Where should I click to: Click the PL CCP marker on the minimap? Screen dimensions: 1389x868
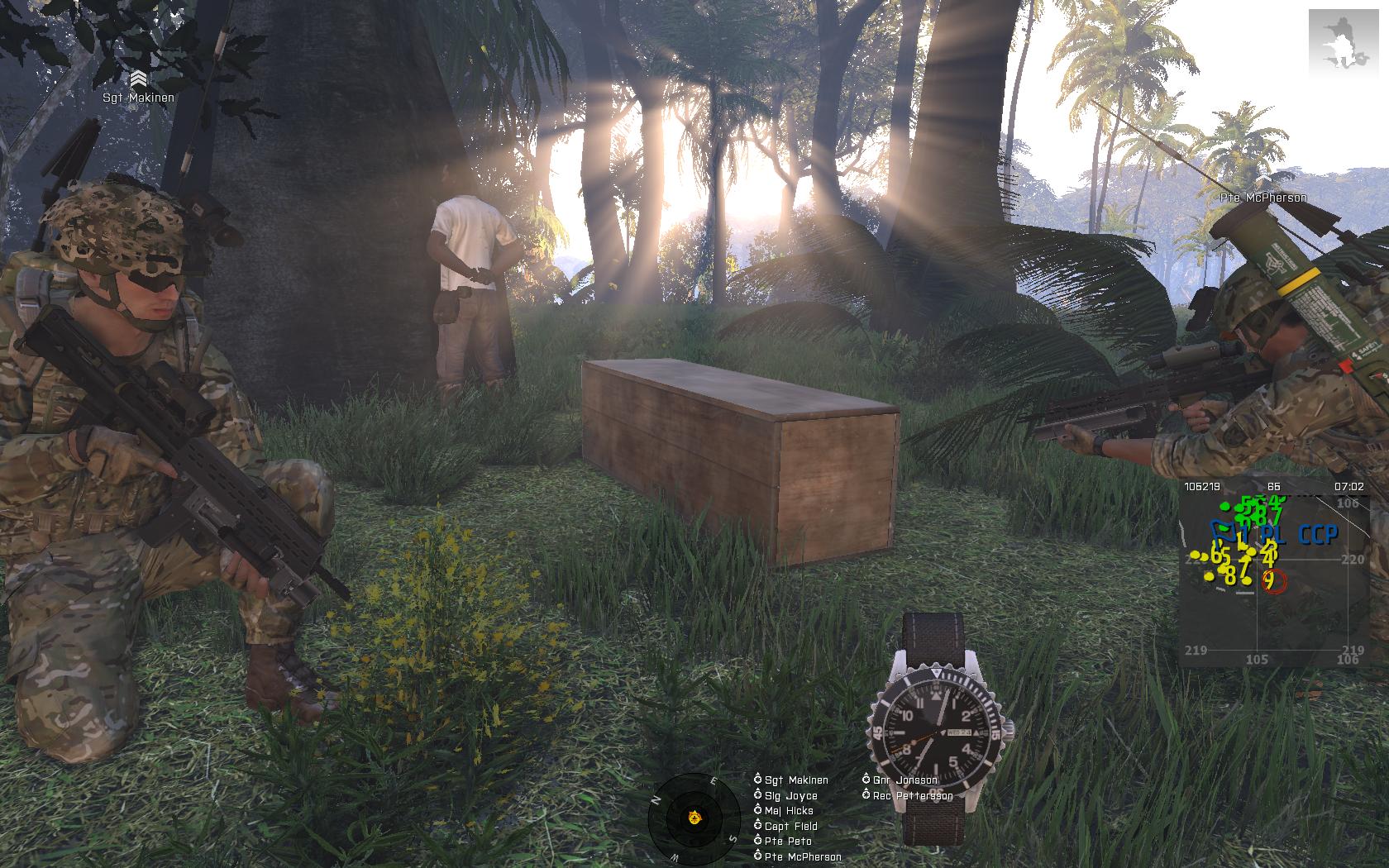[1298, 536]
